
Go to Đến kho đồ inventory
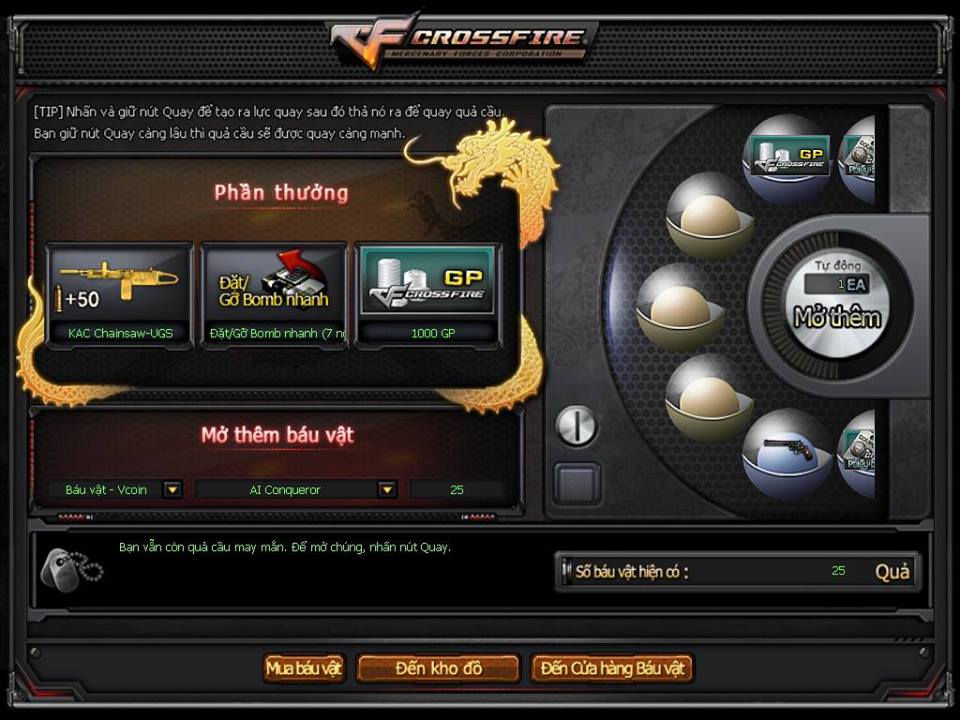coord(438,668)
